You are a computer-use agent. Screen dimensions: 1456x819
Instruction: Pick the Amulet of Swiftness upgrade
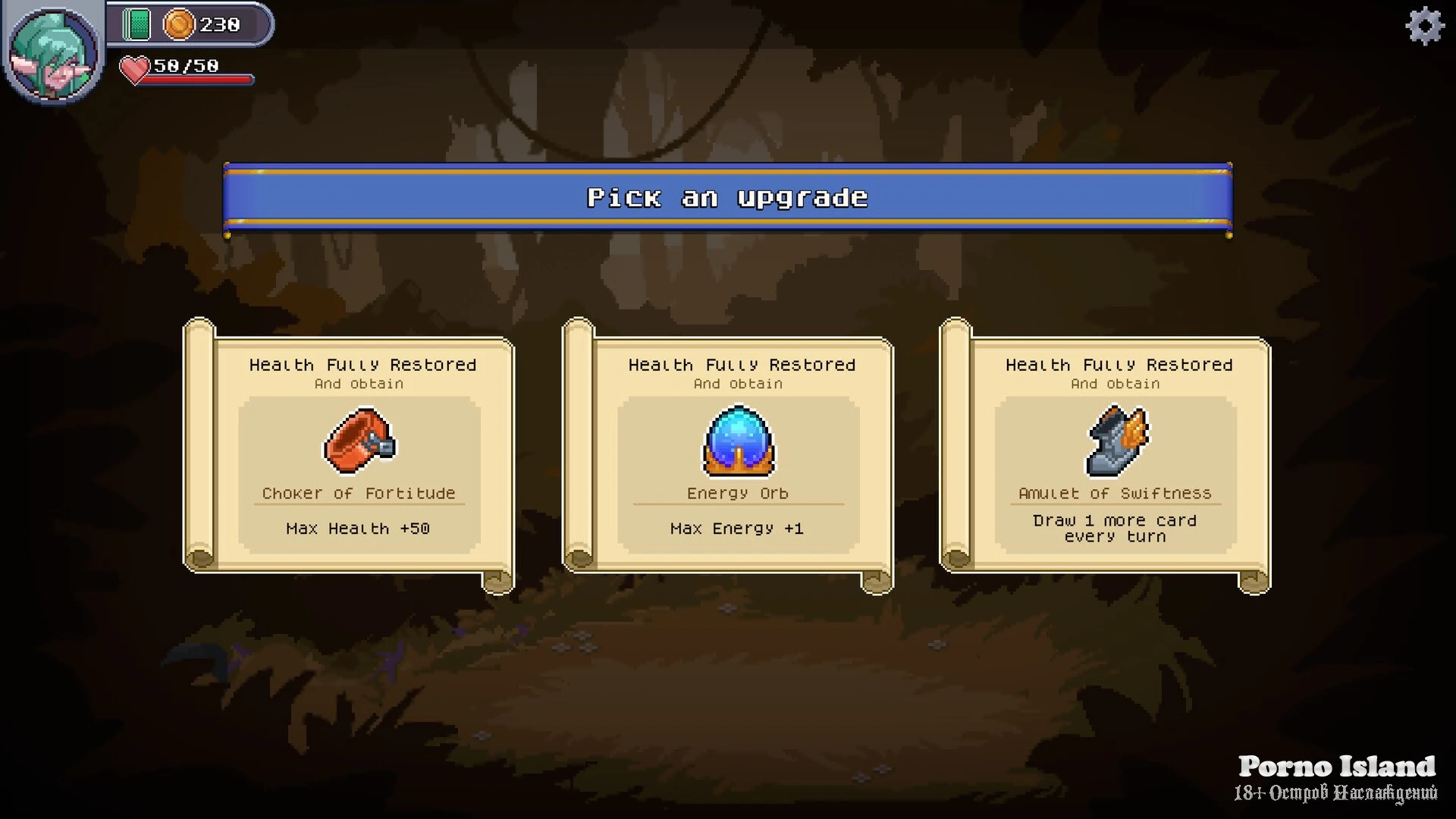(x=1115, y=455)
